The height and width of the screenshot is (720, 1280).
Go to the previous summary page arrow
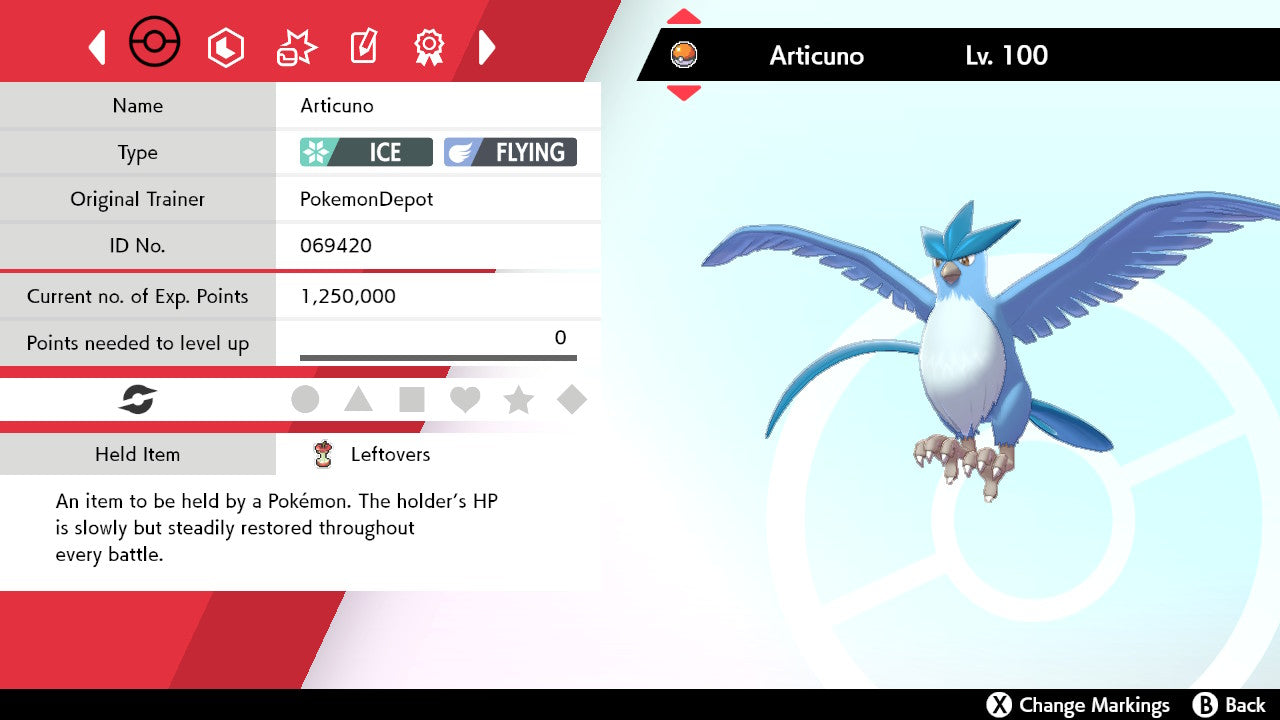(x=97, y=47)
